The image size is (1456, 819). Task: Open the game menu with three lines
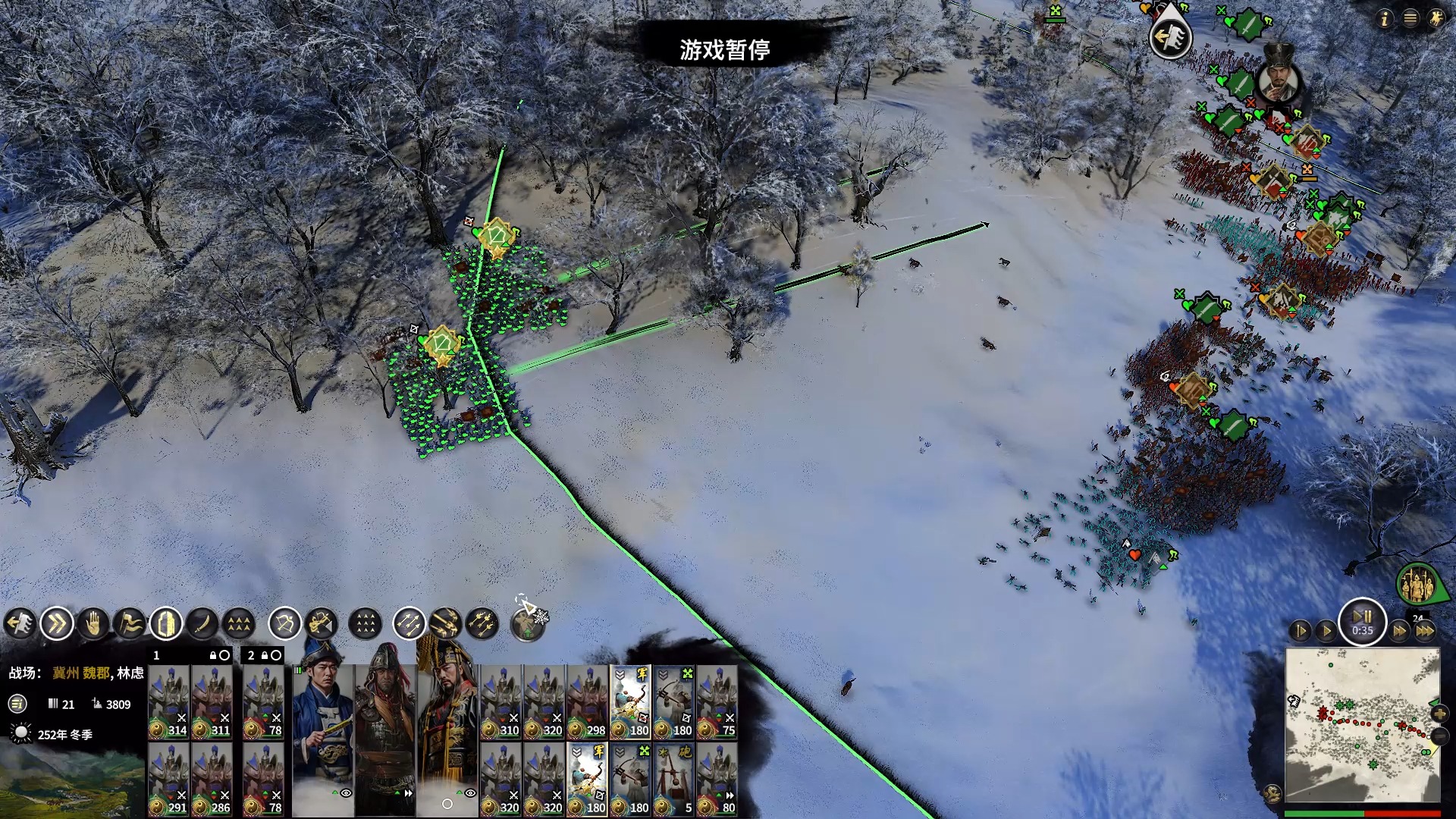pos(1410,19)
